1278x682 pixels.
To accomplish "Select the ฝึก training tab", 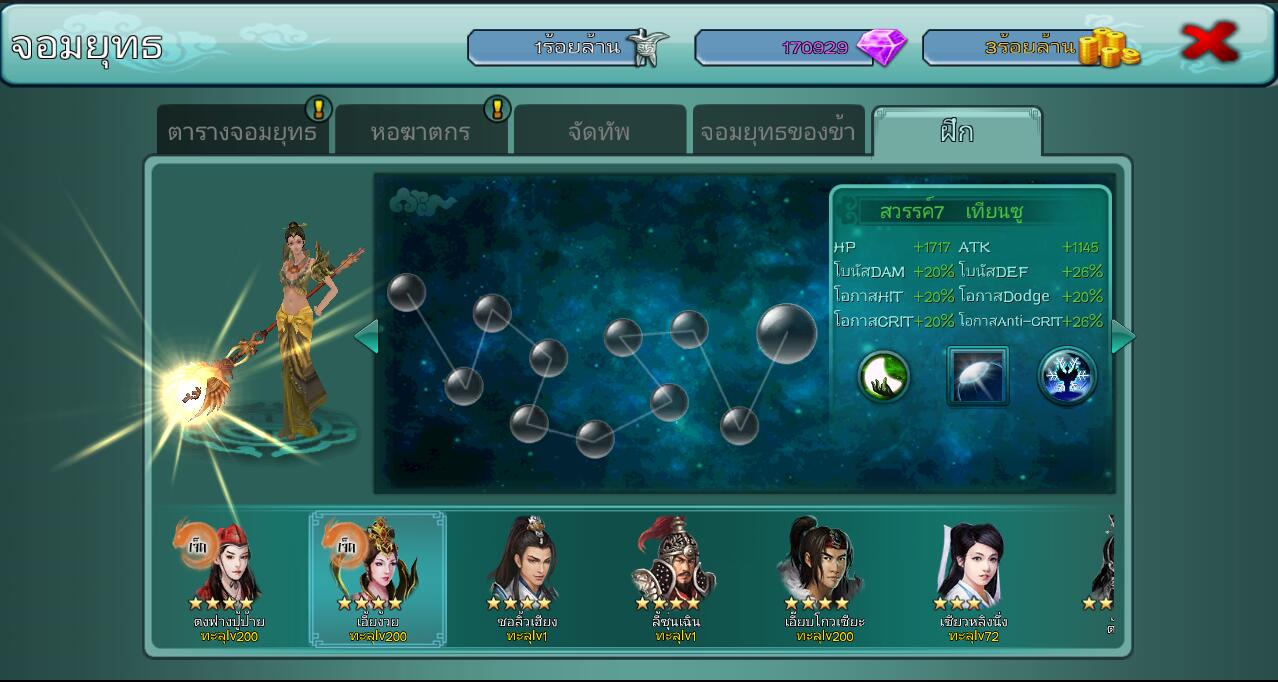I will point(957,132).
